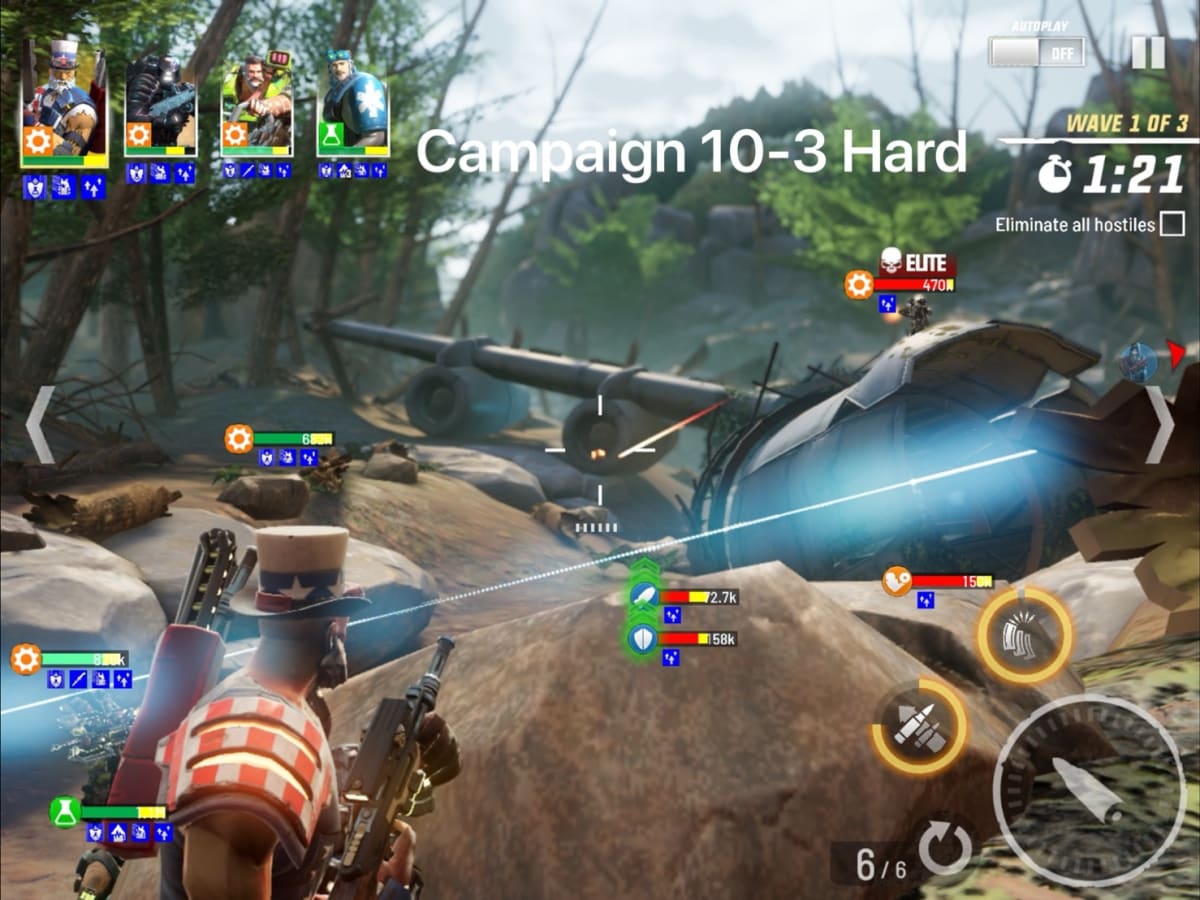Viewport: 1200px width, 900px height.
Task: Reload the weapon with the circular arrow
Action: pos(944,849)
